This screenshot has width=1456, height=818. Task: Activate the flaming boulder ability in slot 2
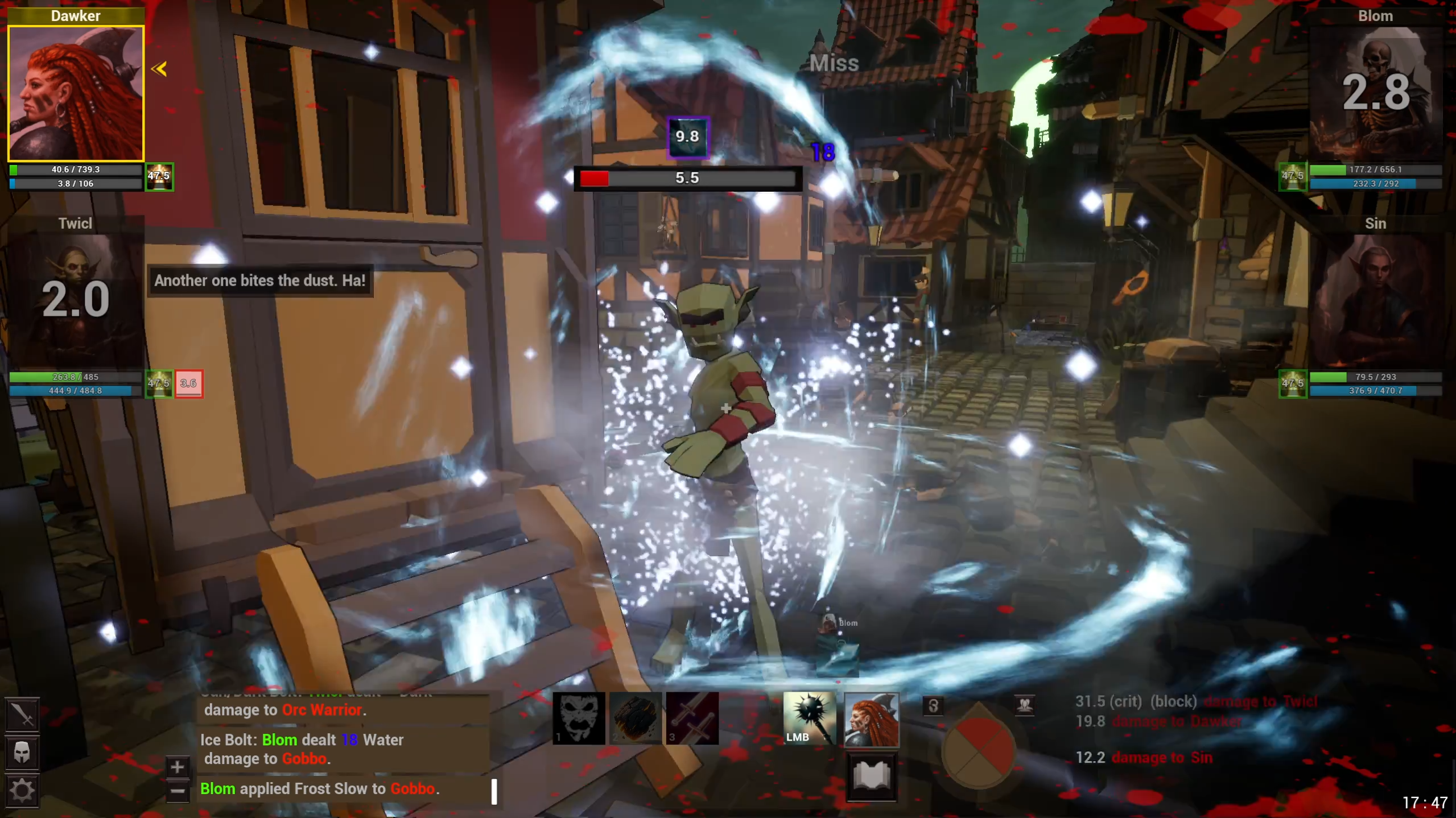click(x=636, y=718)
